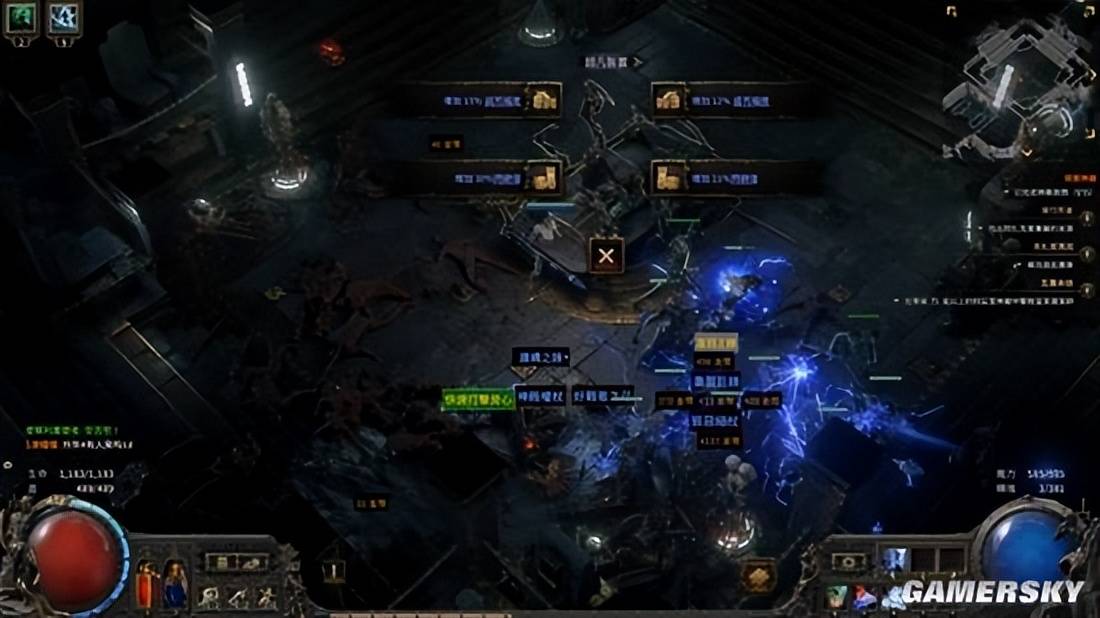Close the bonus selection with the X button

click(606, 255)
